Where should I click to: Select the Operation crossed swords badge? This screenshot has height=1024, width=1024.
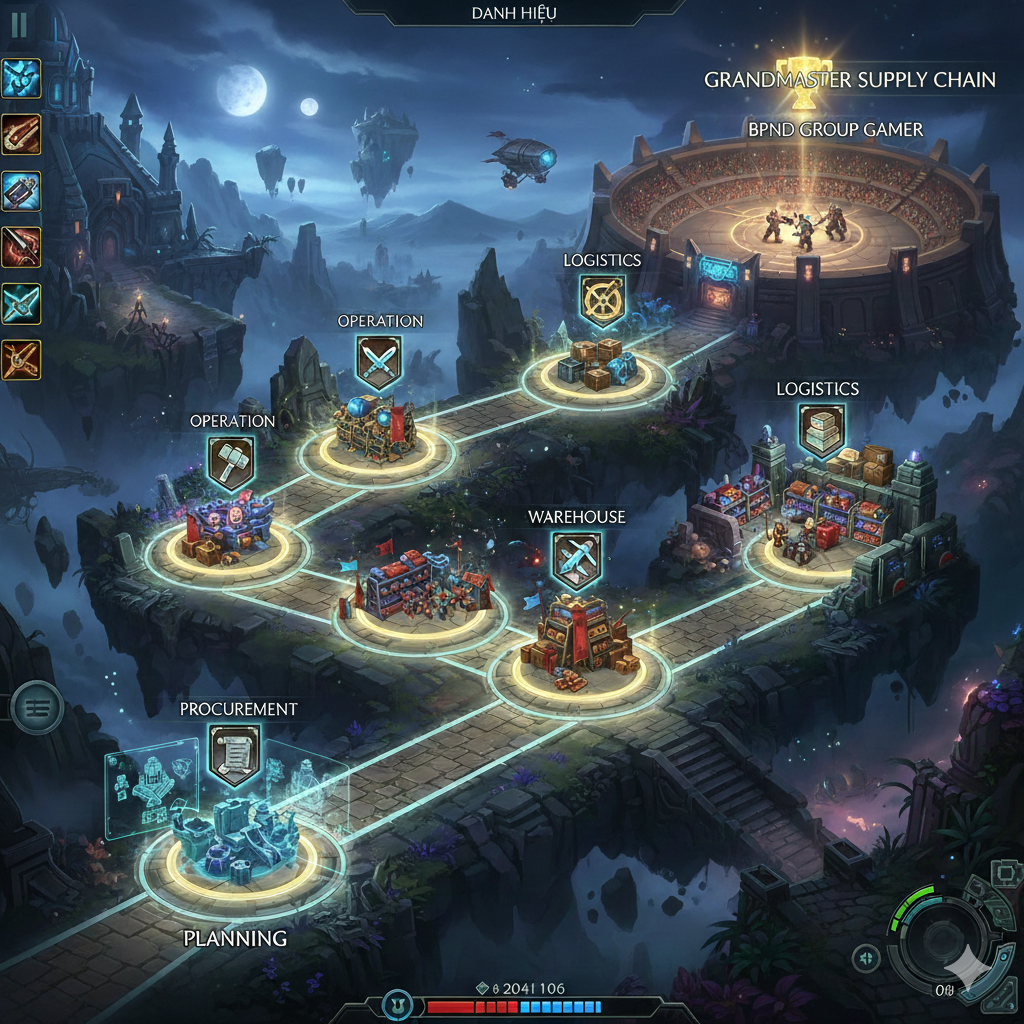[379, 362]
